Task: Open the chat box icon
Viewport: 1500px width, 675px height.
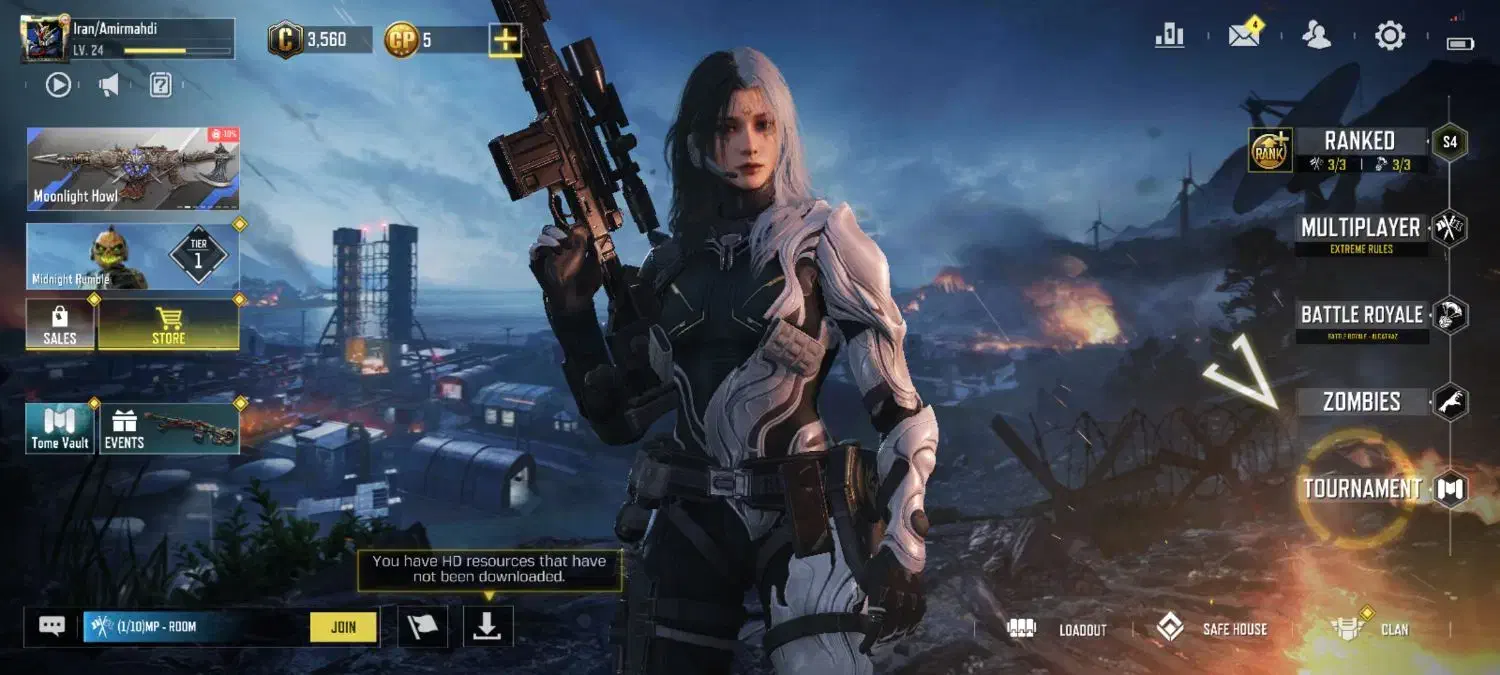Action: coord(52,626)
